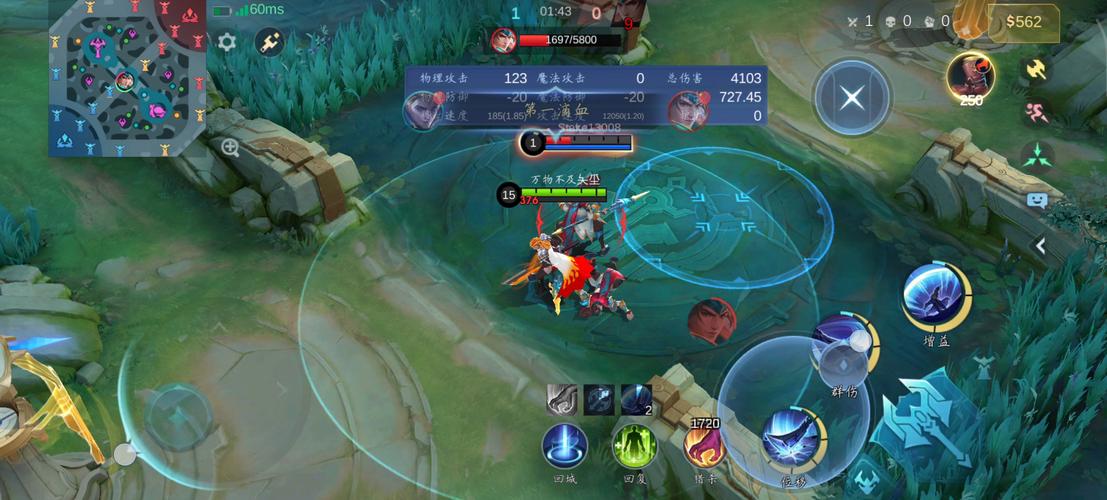
Task: Tap the round icon right of the settings gear
Action: (x=269, y=42)
